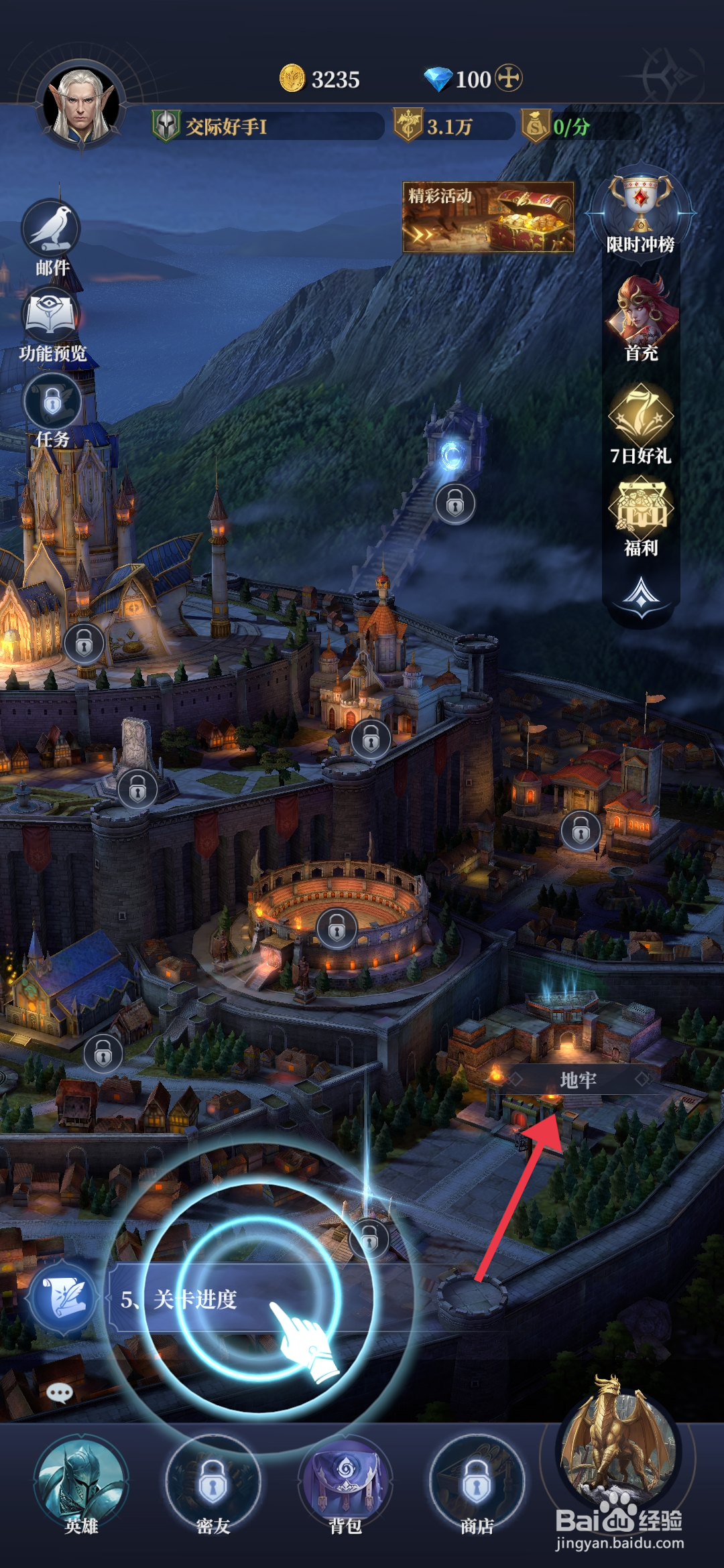Enter the 地牢 dungeon label
This screenshot has width=724, height=1568.
578,1080
